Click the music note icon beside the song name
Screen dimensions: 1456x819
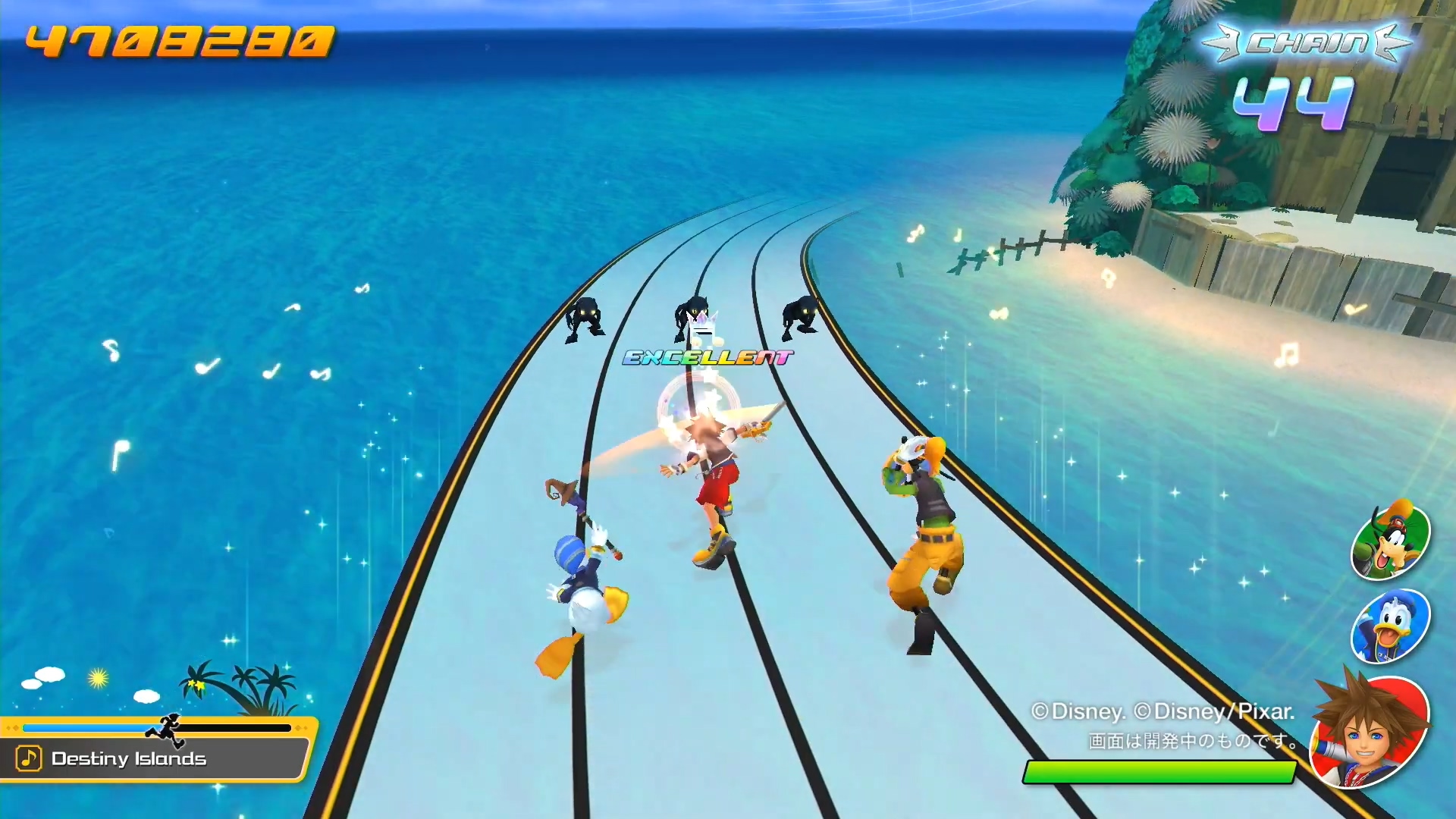click(29, 758)
